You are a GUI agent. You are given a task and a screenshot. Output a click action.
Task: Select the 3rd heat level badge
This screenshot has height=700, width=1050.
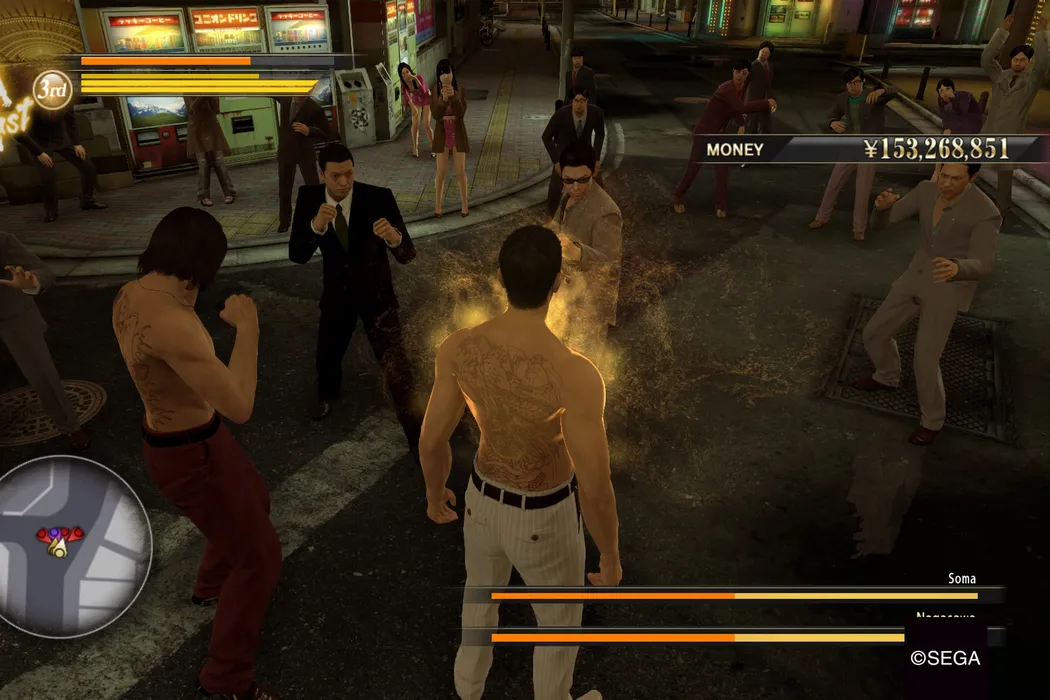click(x=52, y=91)
